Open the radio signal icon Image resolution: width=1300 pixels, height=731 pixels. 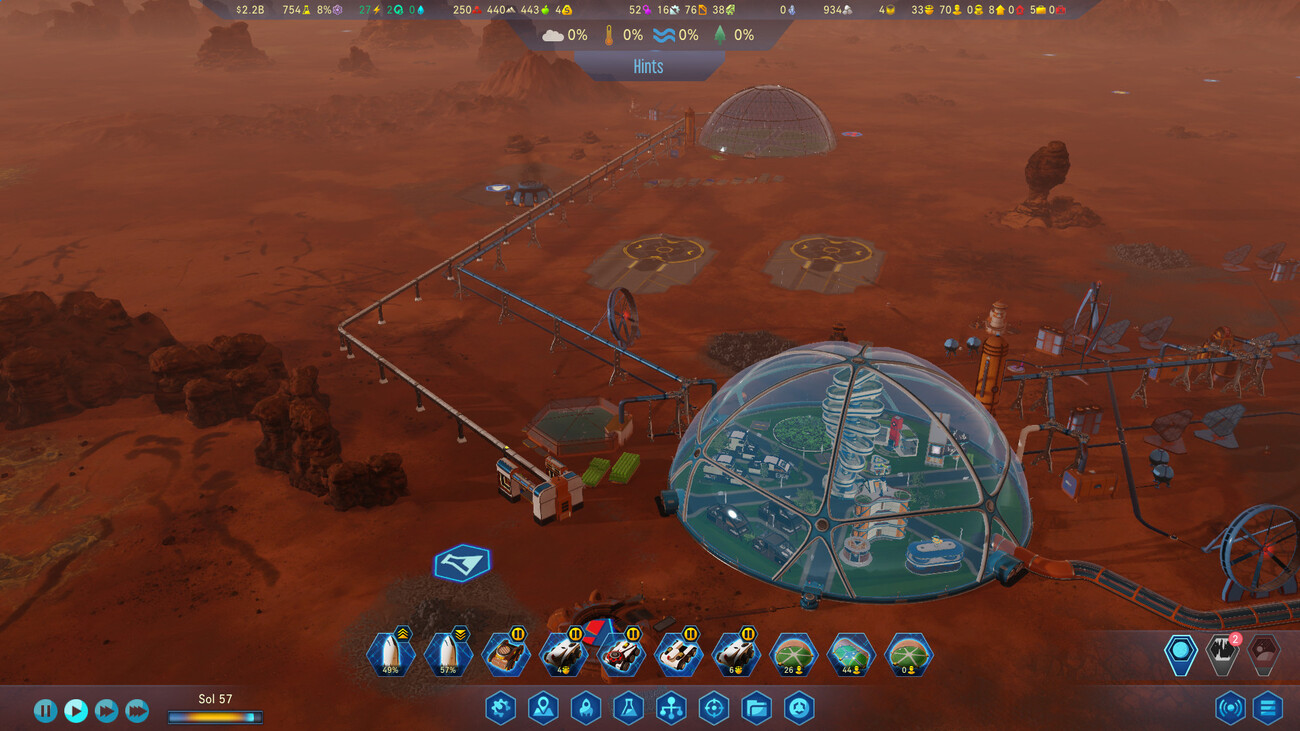click(1230, 708)
